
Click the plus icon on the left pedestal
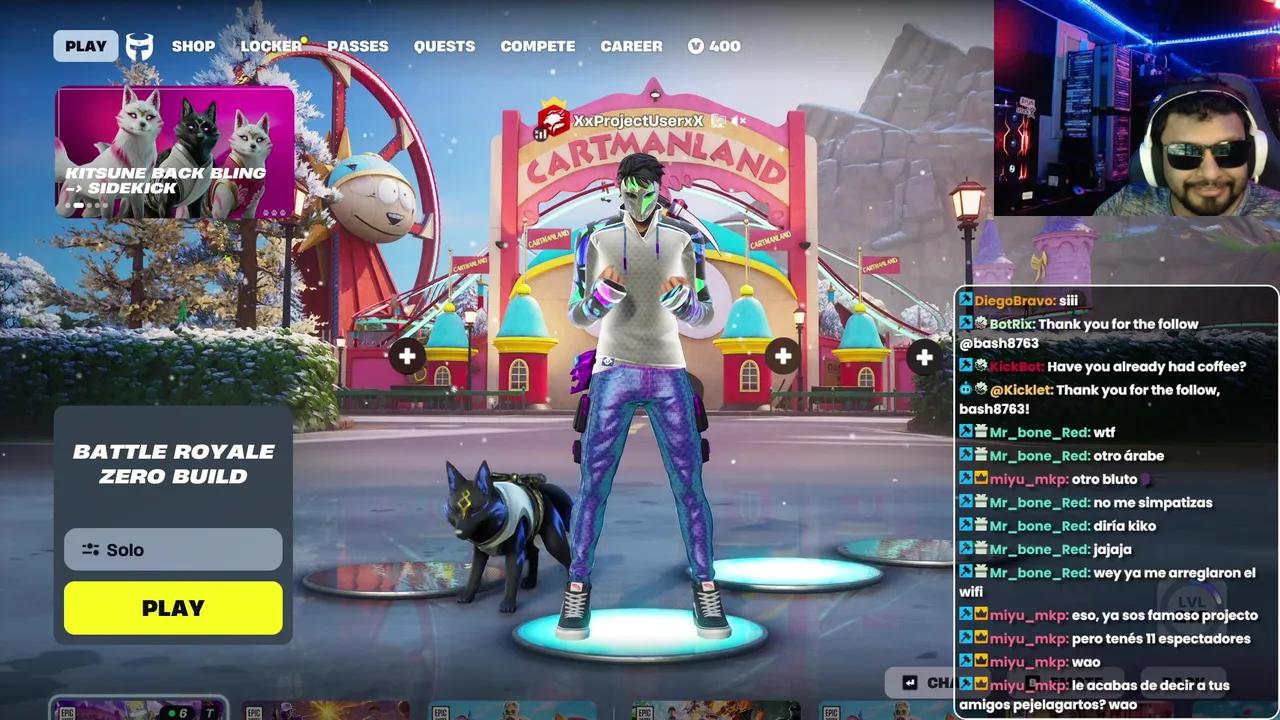point(407,356)
